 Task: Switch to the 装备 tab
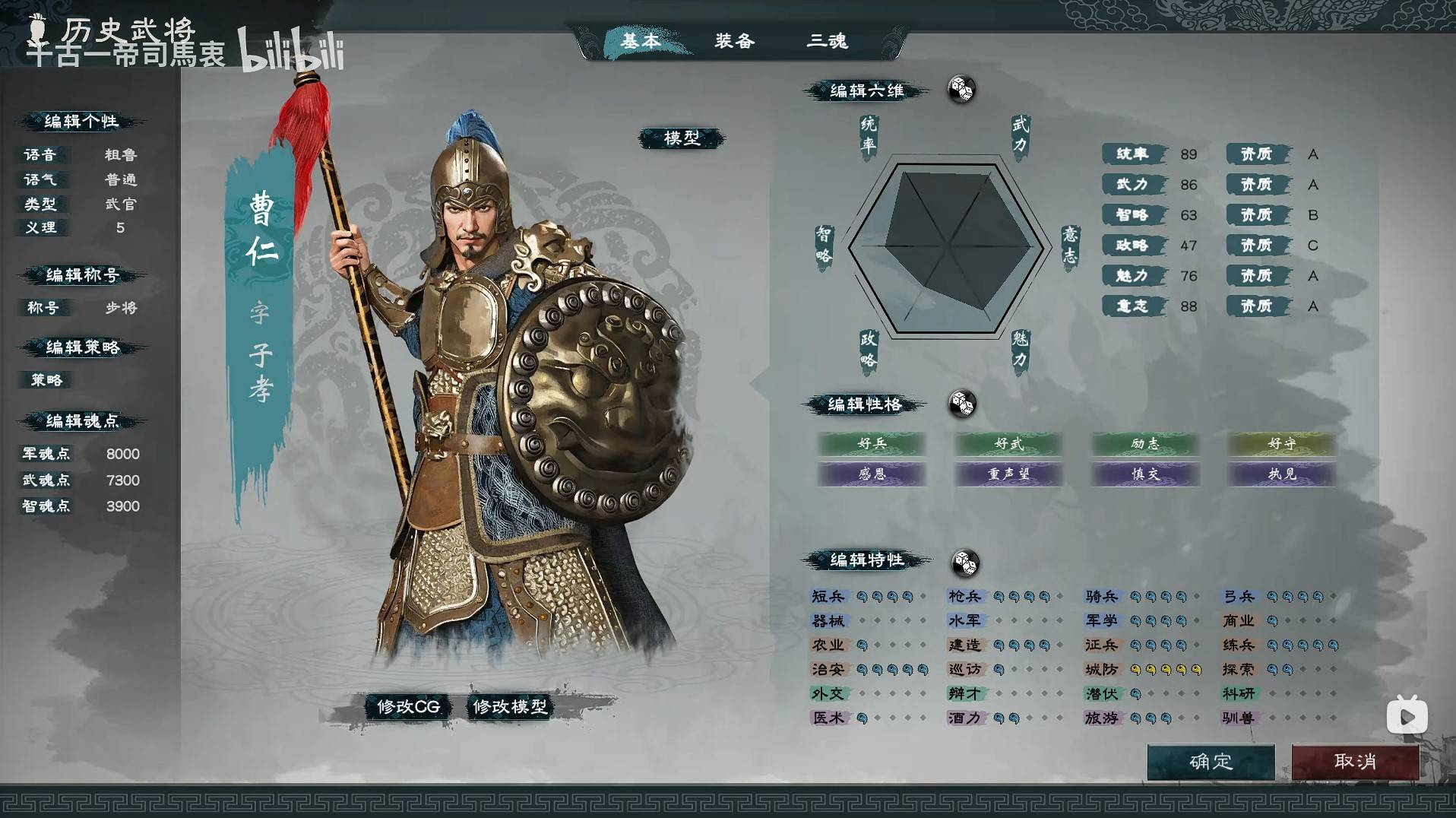click(733, 42)
